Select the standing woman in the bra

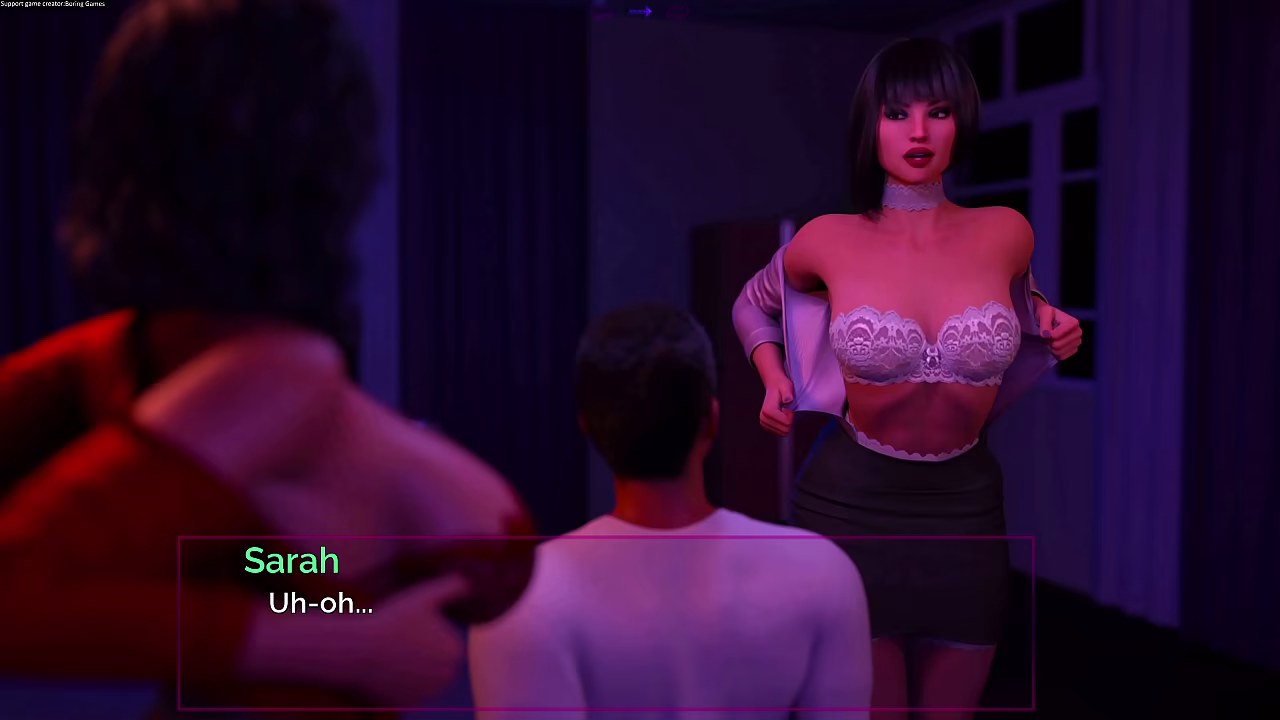point(910,300)
